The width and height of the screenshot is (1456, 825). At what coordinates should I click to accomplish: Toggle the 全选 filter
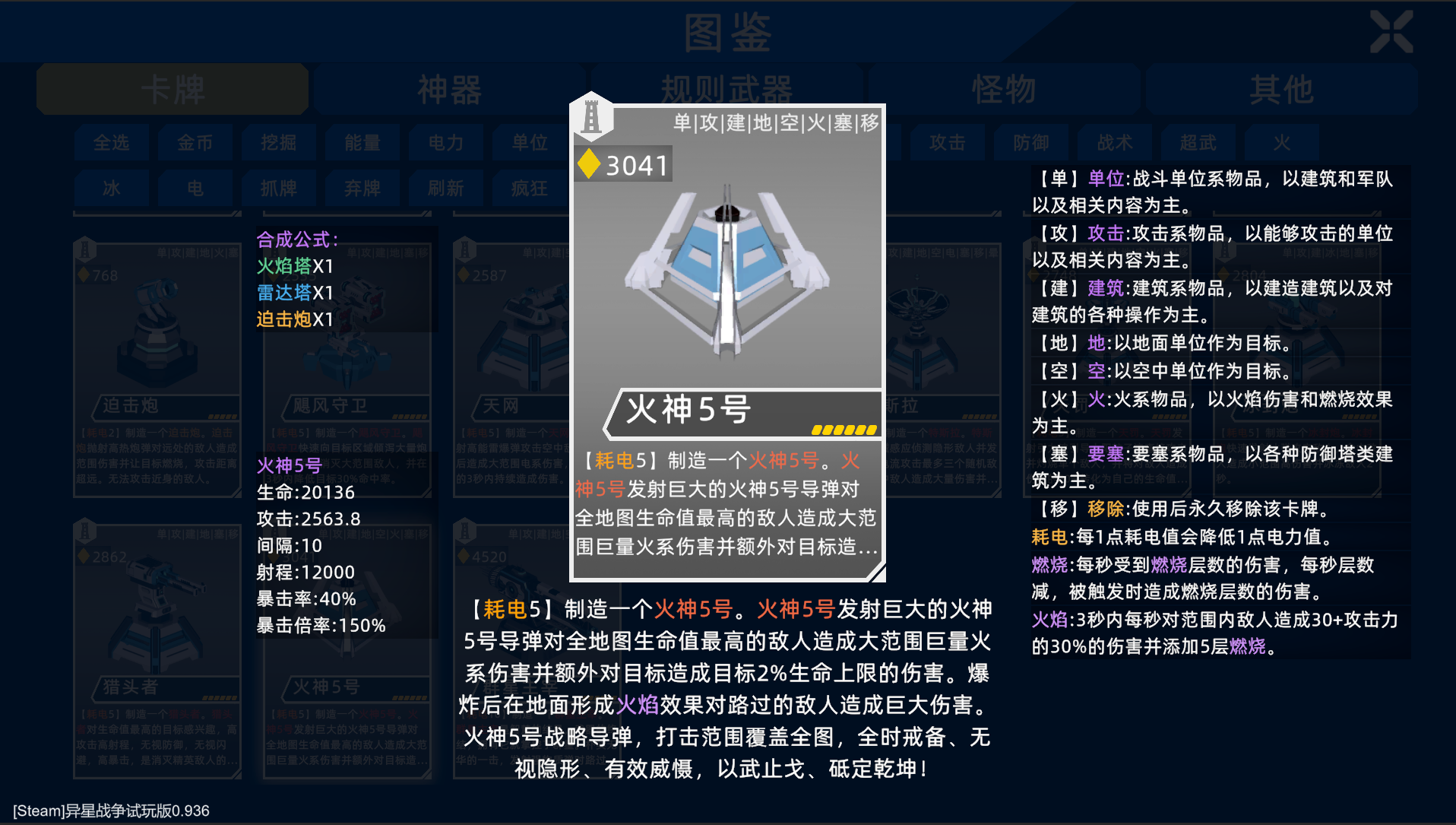111,142
